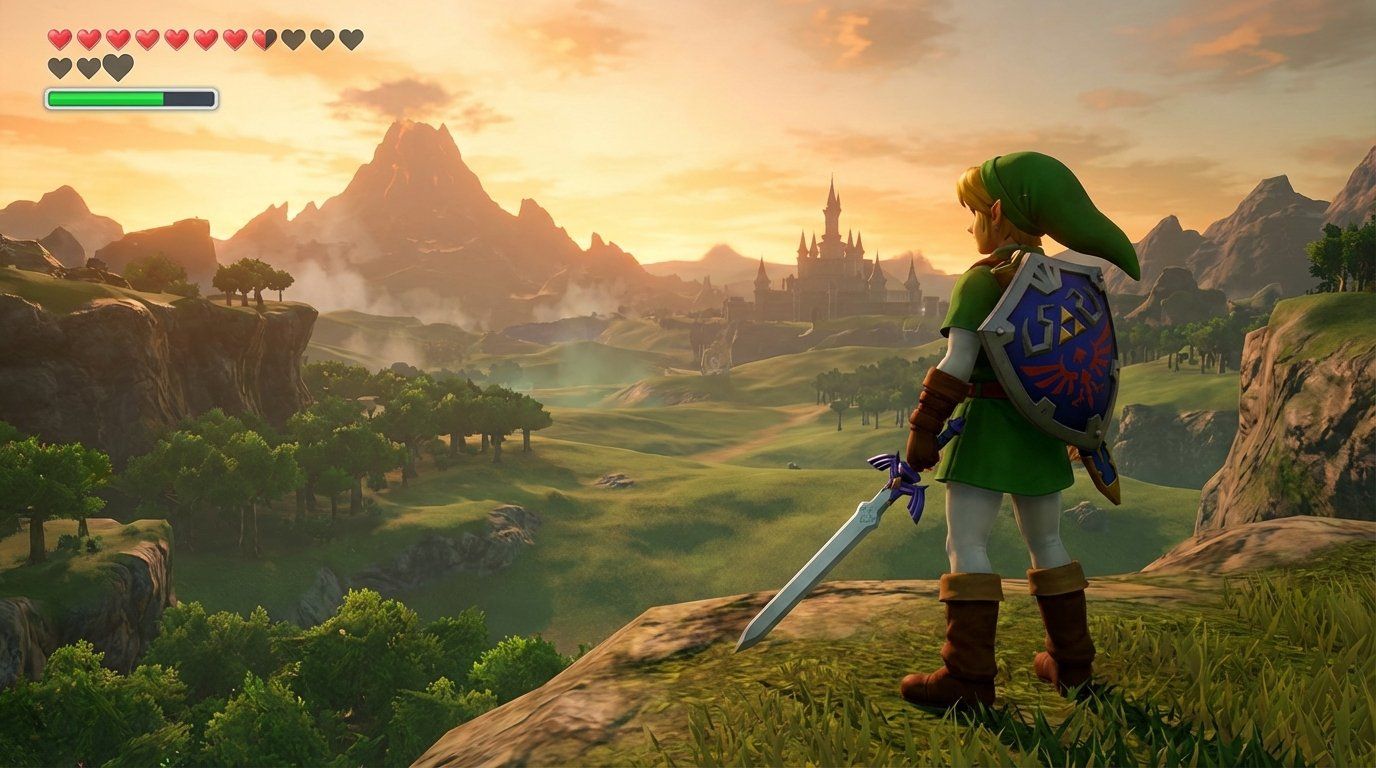This screenshot has width=1376, height=768.
Task: Click the middle gray heart in second row
Action: (88, 64)
